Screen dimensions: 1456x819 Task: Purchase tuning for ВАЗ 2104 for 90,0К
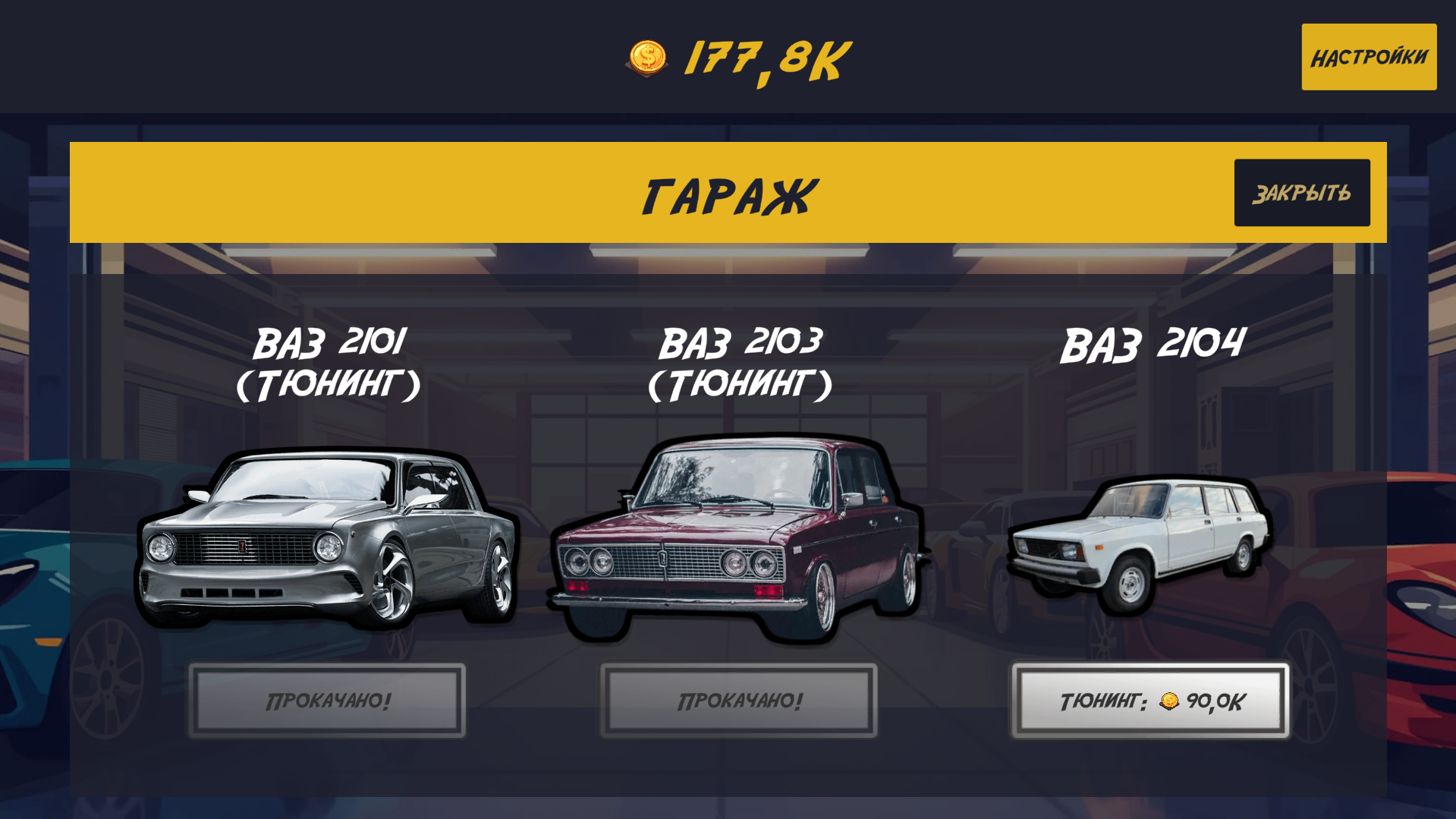coord(1150,701)
